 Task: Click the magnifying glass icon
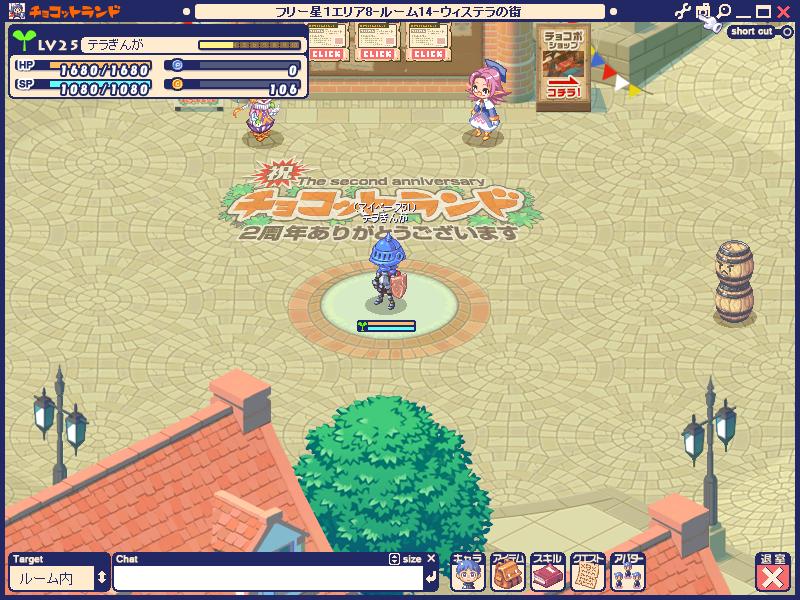(x=724, y=12)
